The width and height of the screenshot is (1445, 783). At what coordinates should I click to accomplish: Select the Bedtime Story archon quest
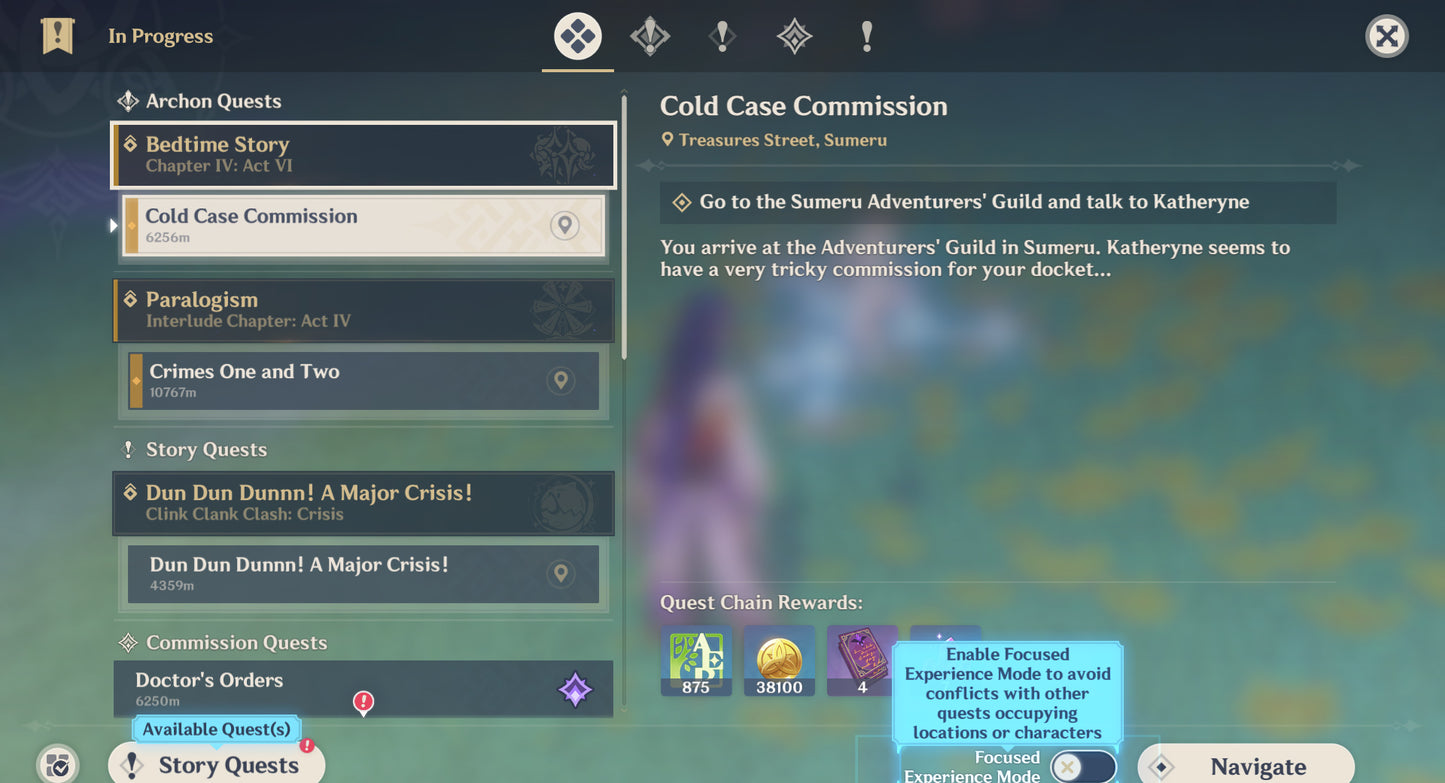click(x=363, y=155)
